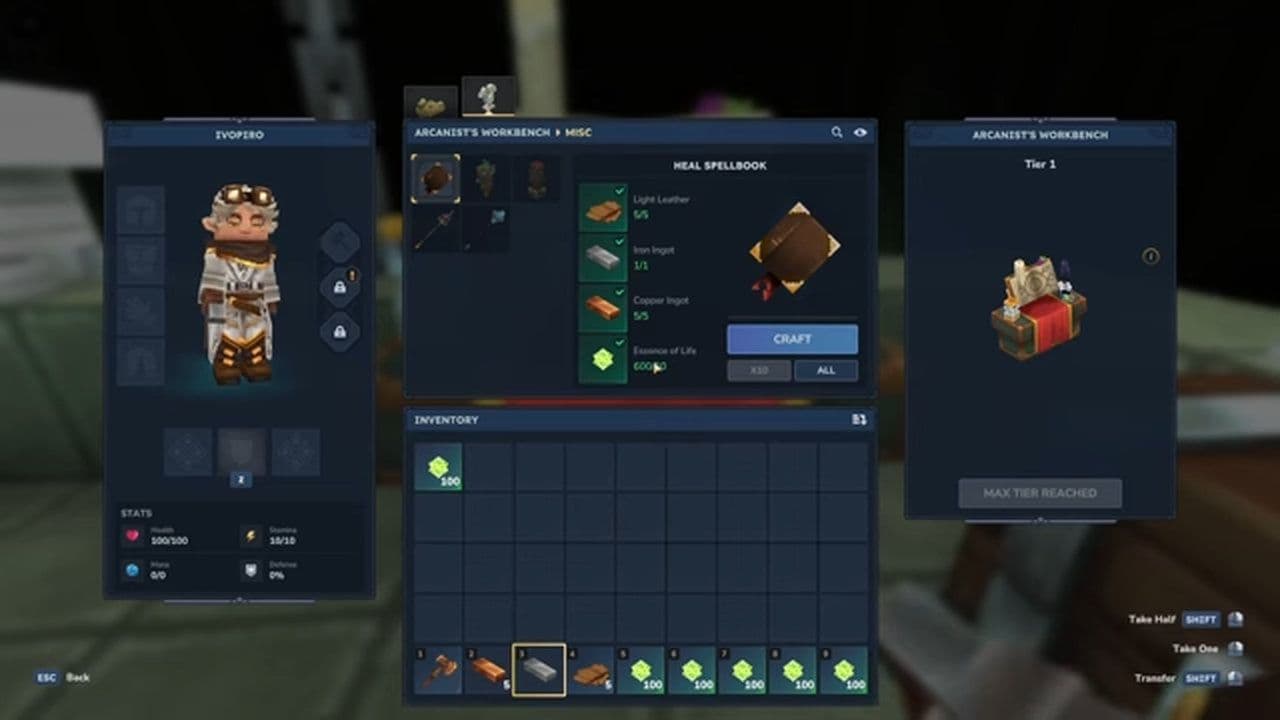The image size is (1280, 720).
Task: Select the Heal Spellbook recipe icon
Action: (434, 178)
